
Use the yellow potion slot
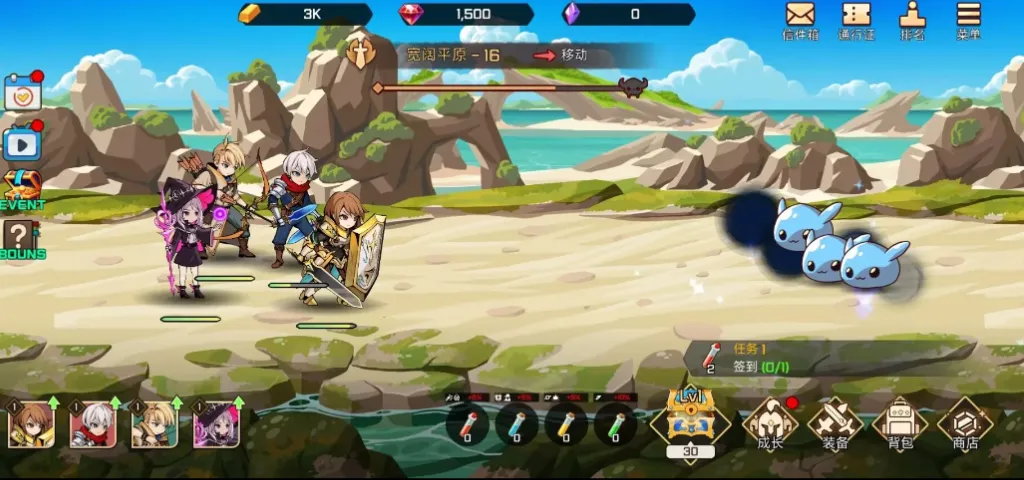coord(566,425)
